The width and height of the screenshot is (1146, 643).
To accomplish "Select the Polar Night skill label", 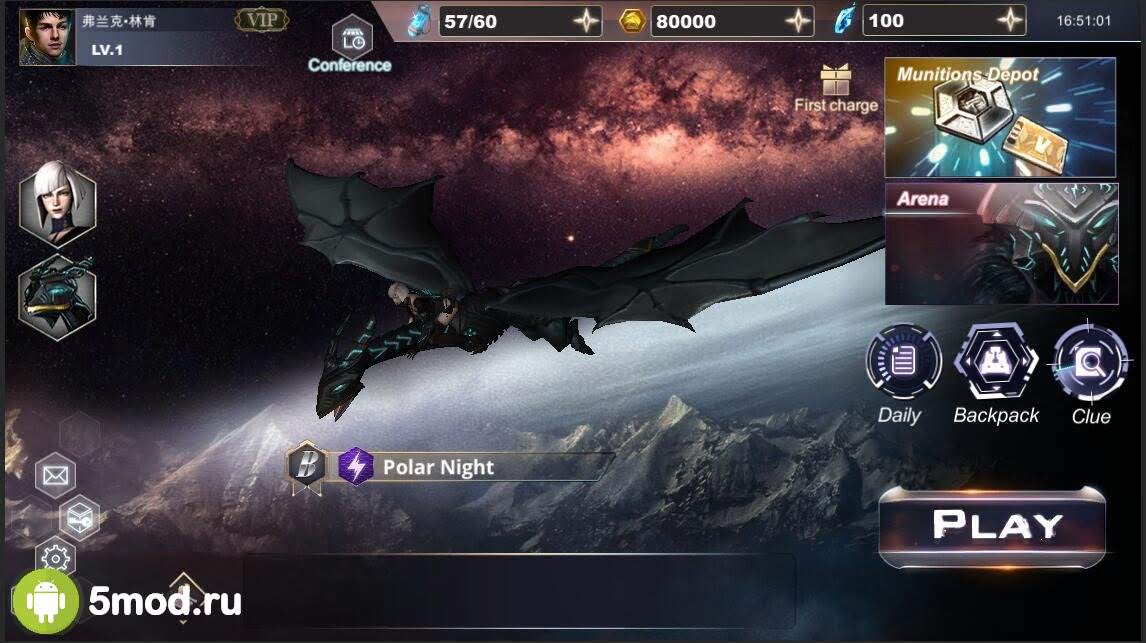I will (438, 467).
